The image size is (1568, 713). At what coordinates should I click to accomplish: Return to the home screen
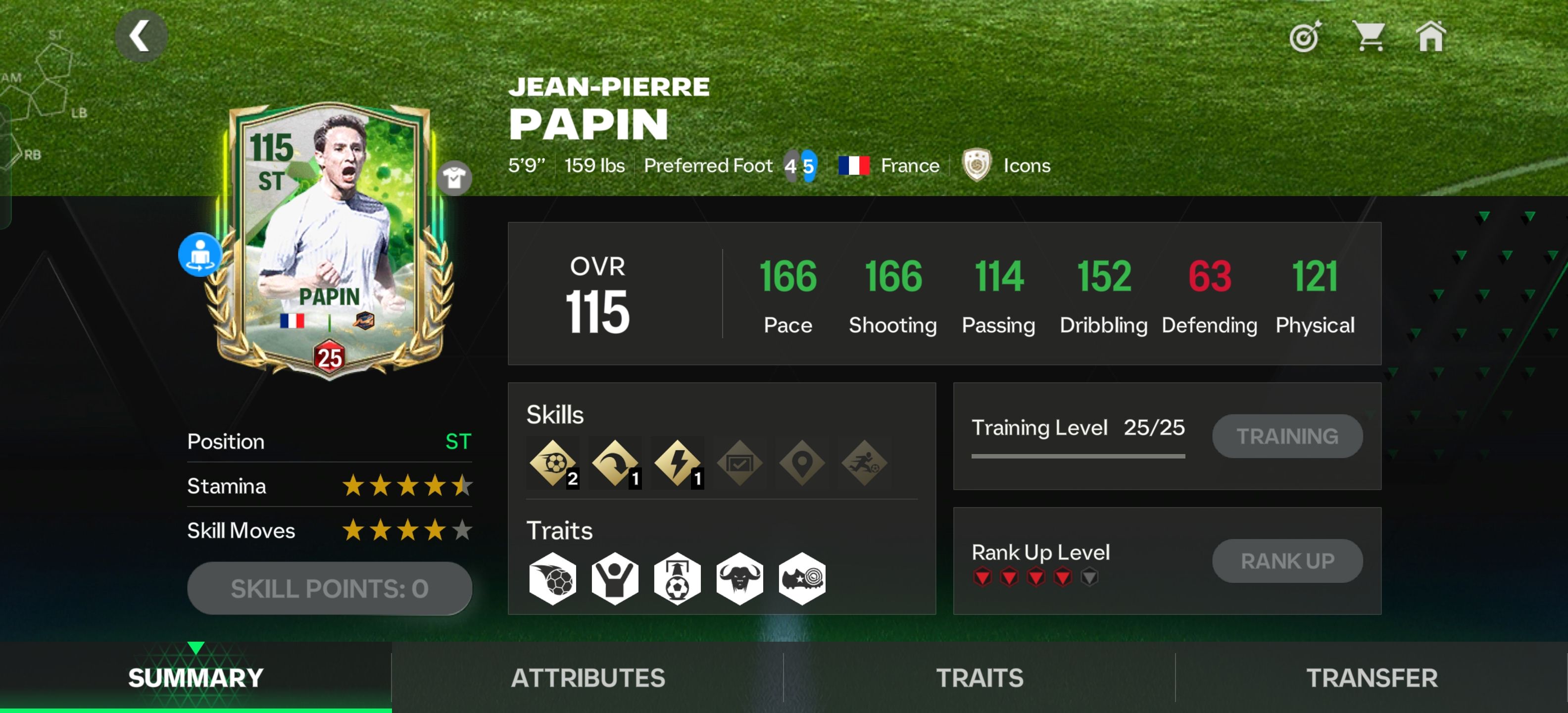tap(1430, 36)
